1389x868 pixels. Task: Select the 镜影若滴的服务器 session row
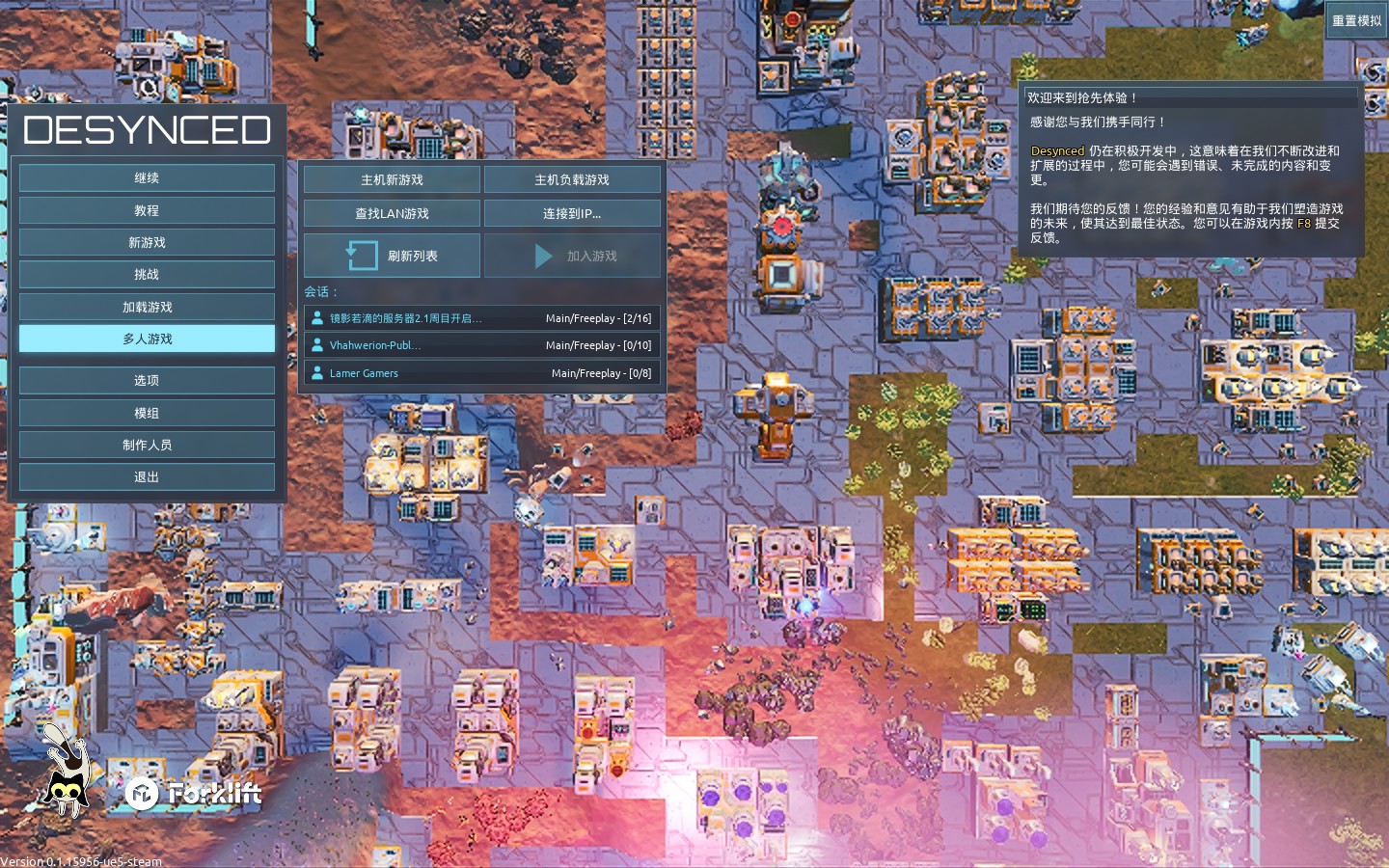pyautogui.click(x=481, y=318)
